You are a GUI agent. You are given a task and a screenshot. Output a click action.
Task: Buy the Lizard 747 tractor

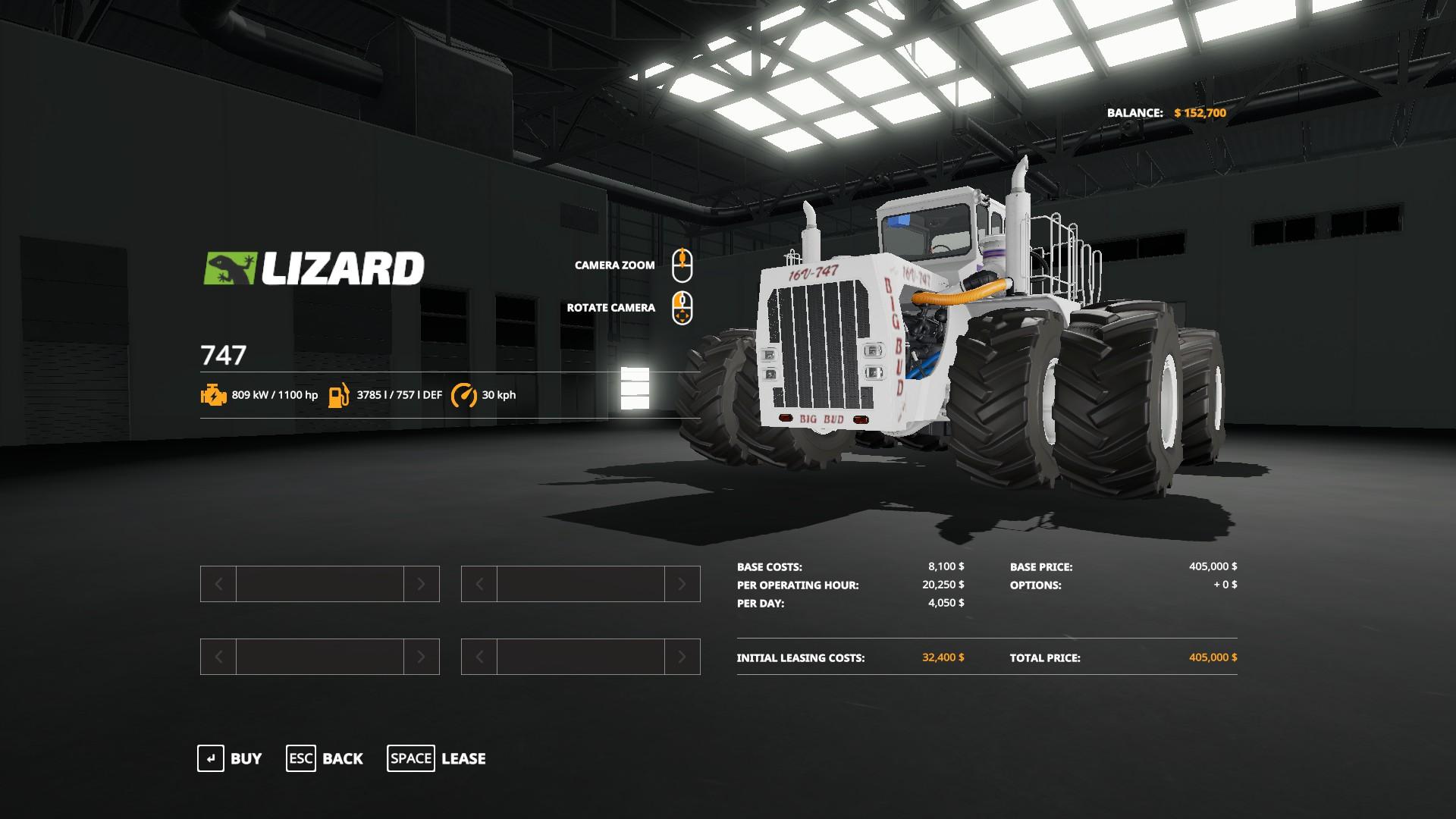(230, 758)
